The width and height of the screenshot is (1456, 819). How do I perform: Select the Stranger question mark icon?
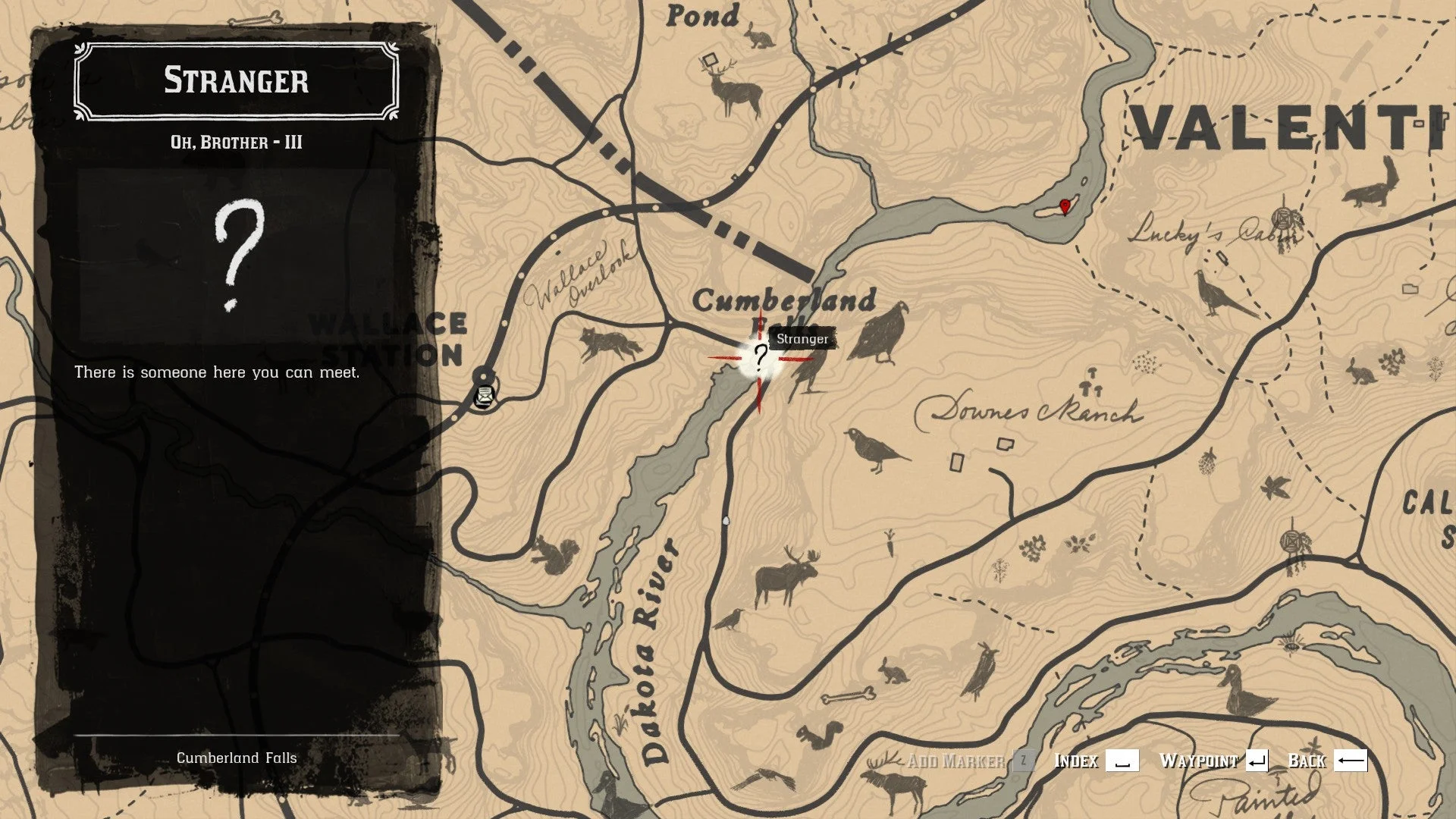[x=761, y=357]
